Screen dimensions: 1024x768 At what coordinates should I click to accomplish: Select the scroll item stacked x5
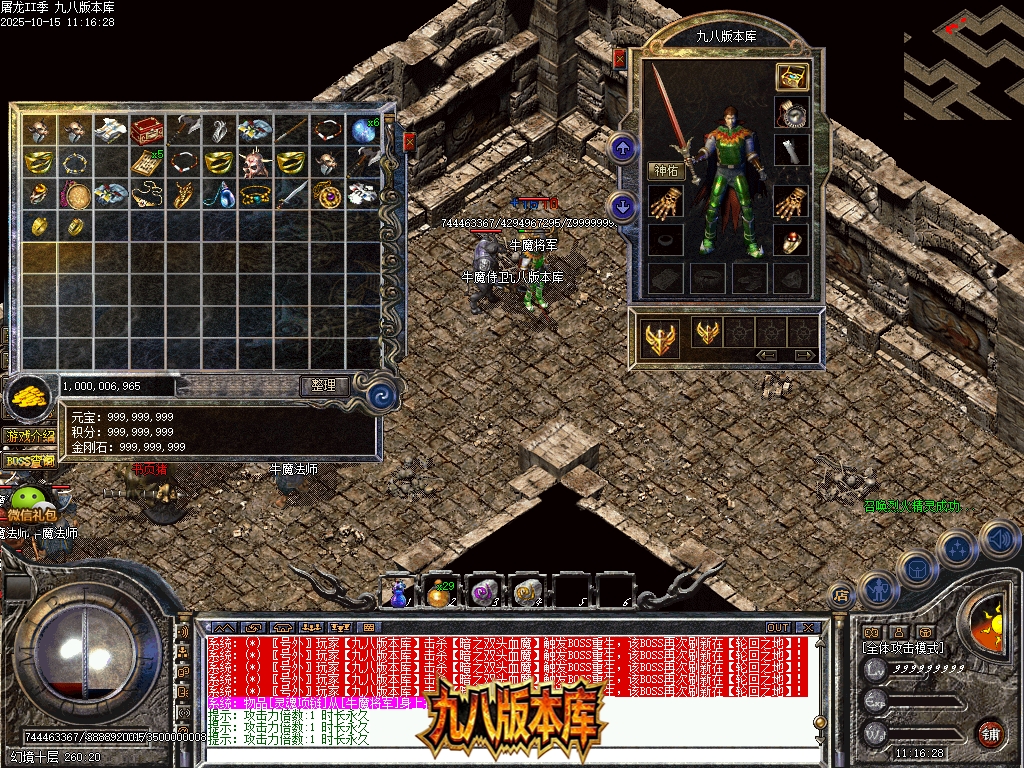pos(148,162)
